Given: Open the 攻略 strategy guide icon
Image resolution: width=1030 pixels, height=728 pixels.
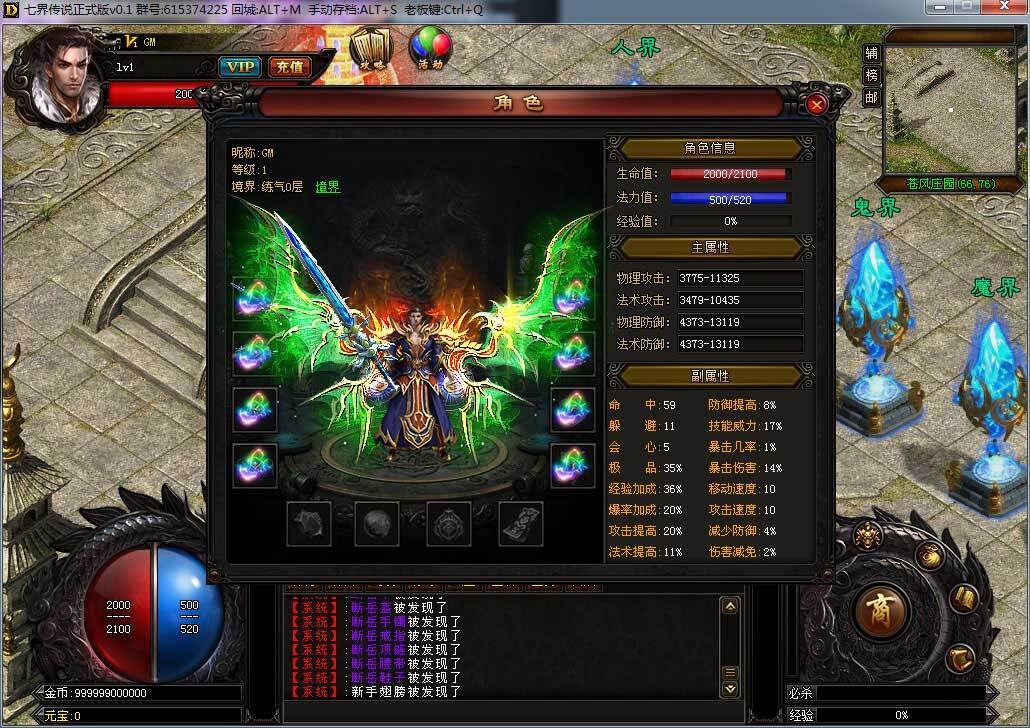Looking at the screenshot, I should (x=373, y=47).
